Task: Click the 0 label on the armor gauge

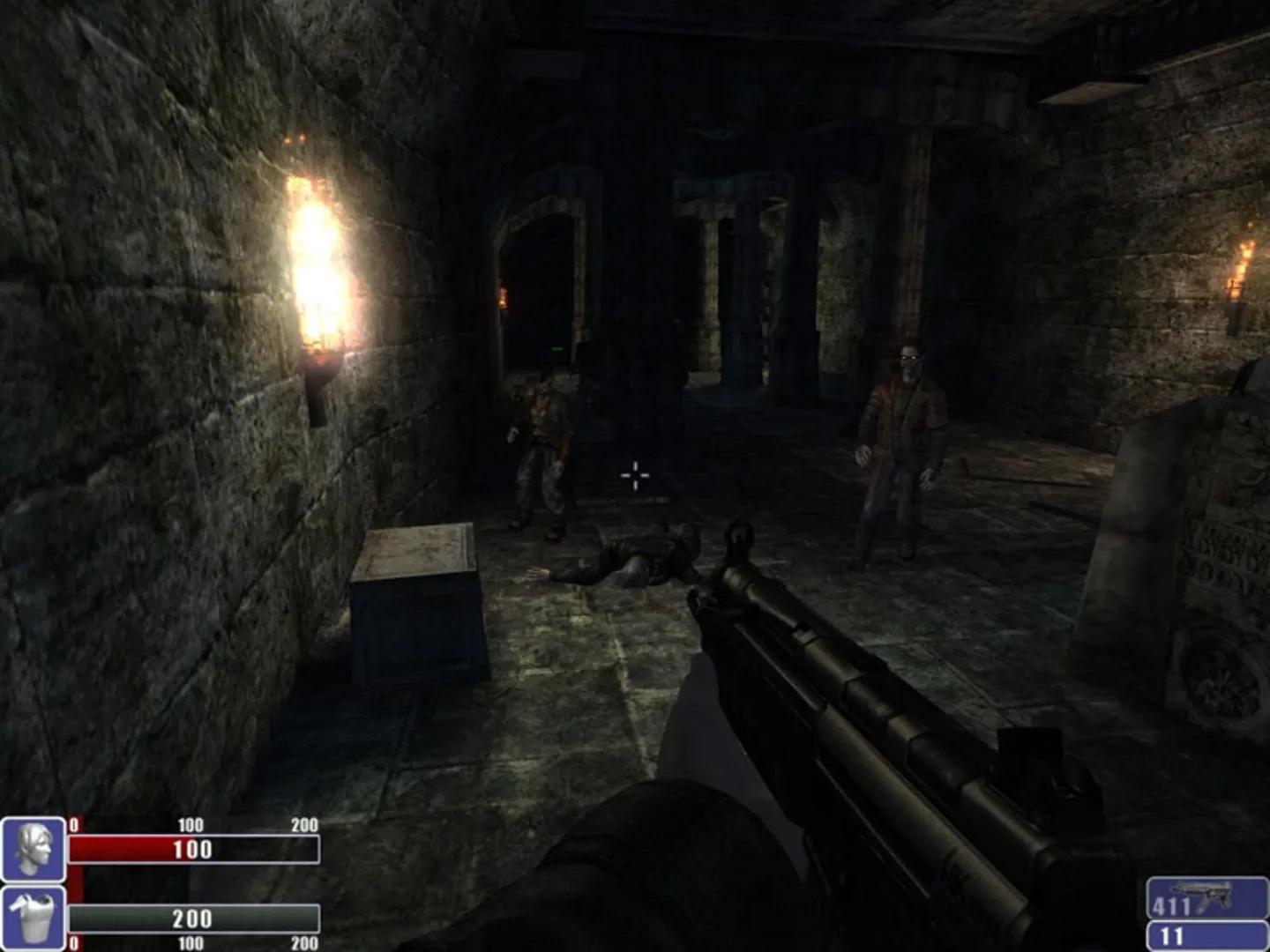Action: click(73, 940)
